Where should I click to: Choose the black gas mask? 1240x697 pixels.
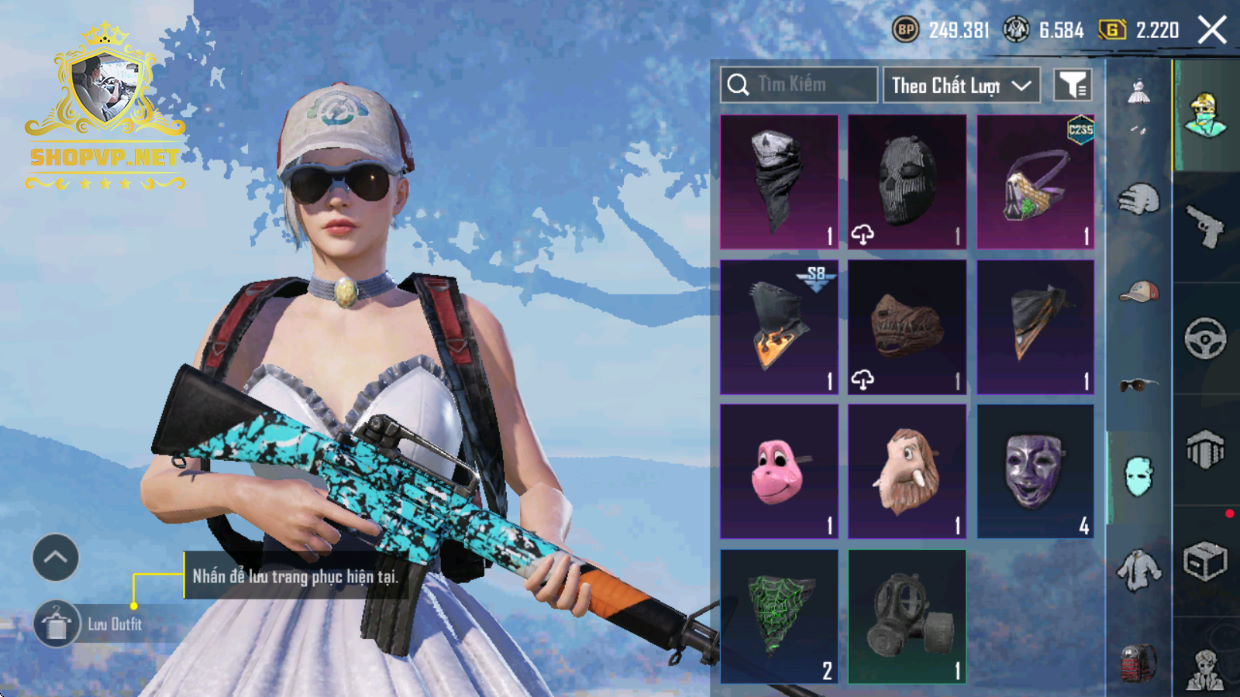coord(907,616)
